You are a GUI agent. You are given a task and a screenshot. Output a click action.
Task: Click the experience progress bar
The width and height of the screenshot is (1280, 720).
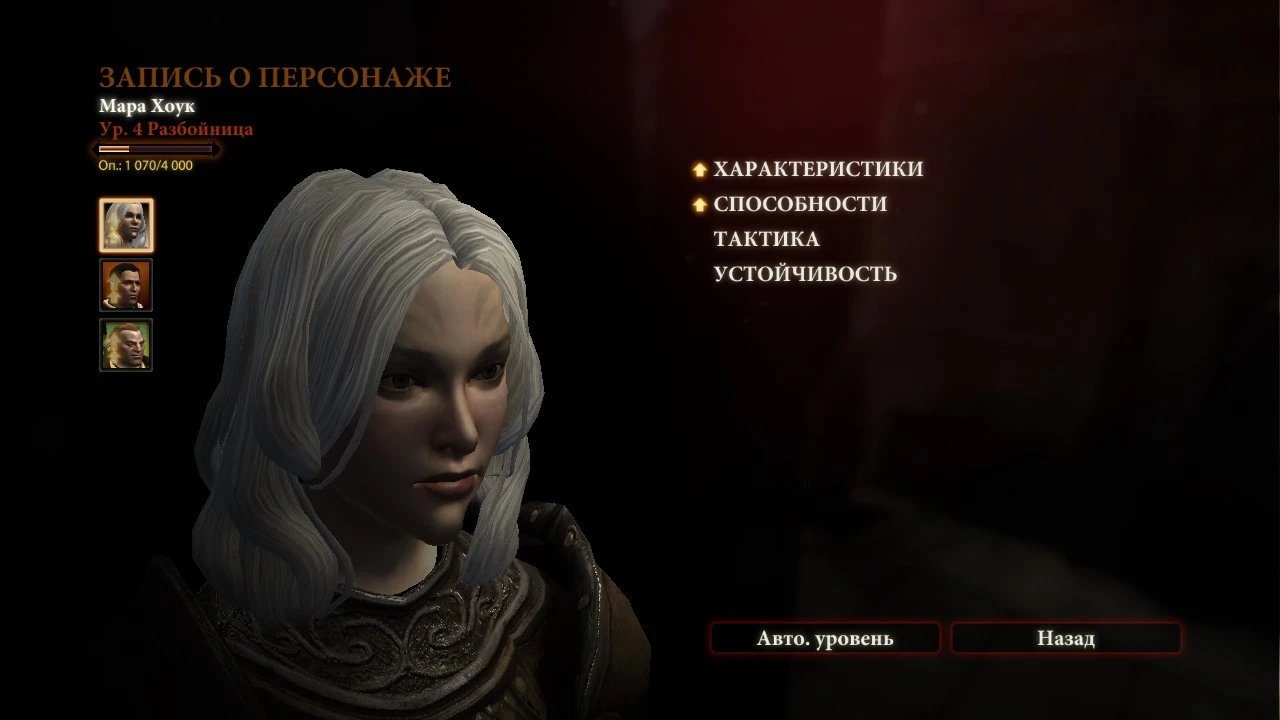click(x=157, y=148)
